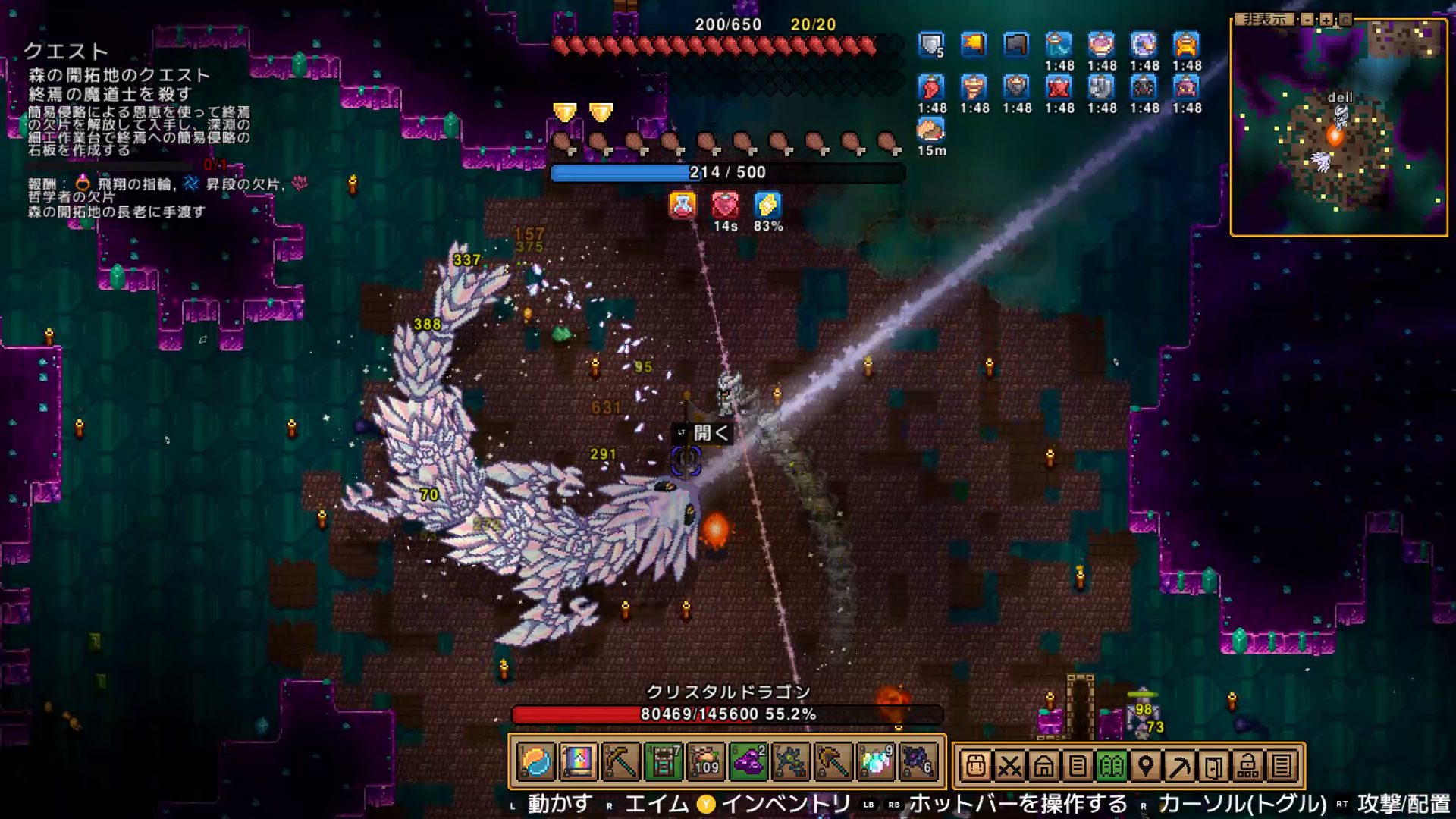
Task: Open the backpack inventory button
Action: 976,766
